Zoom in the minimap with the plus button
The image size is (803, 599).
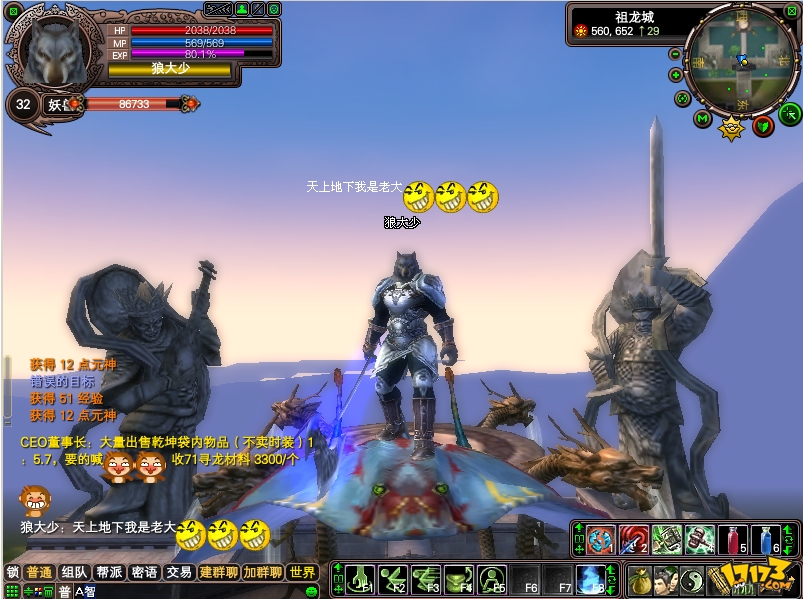(x=676, y=75)
